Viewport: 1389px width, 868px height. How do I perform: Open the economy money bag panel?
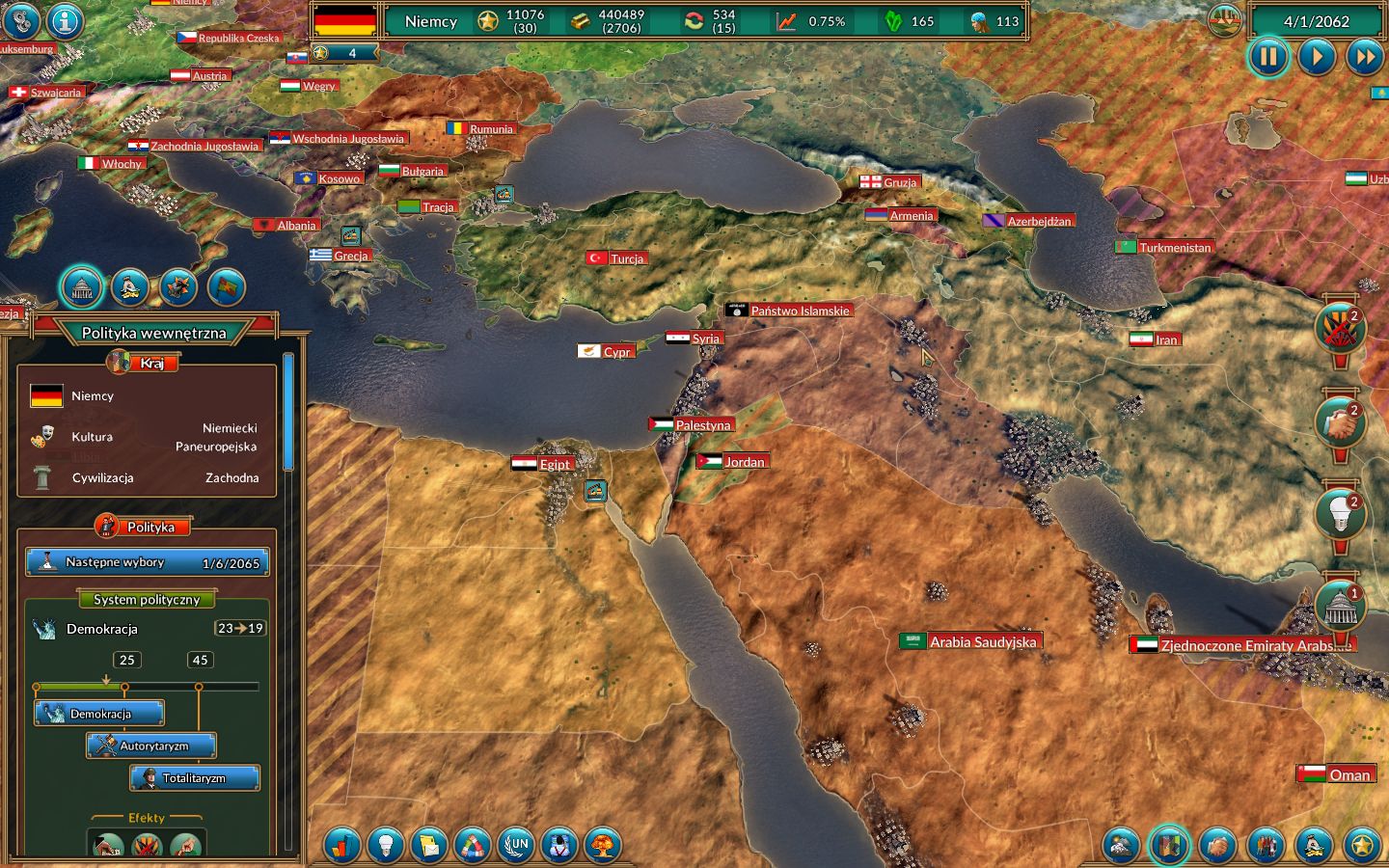click(130, 286)
